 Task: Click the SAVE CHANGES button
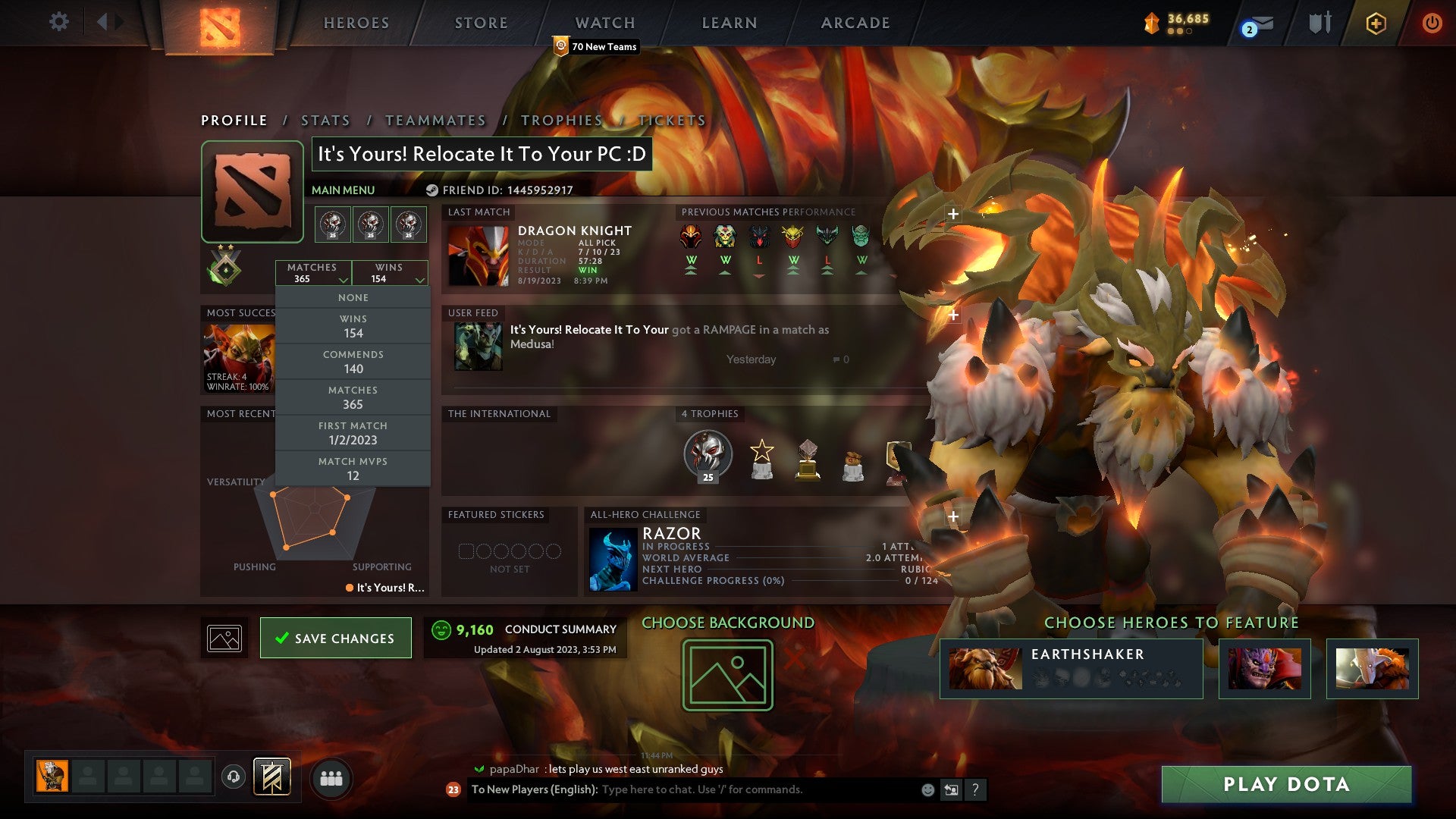click(335, 638)
